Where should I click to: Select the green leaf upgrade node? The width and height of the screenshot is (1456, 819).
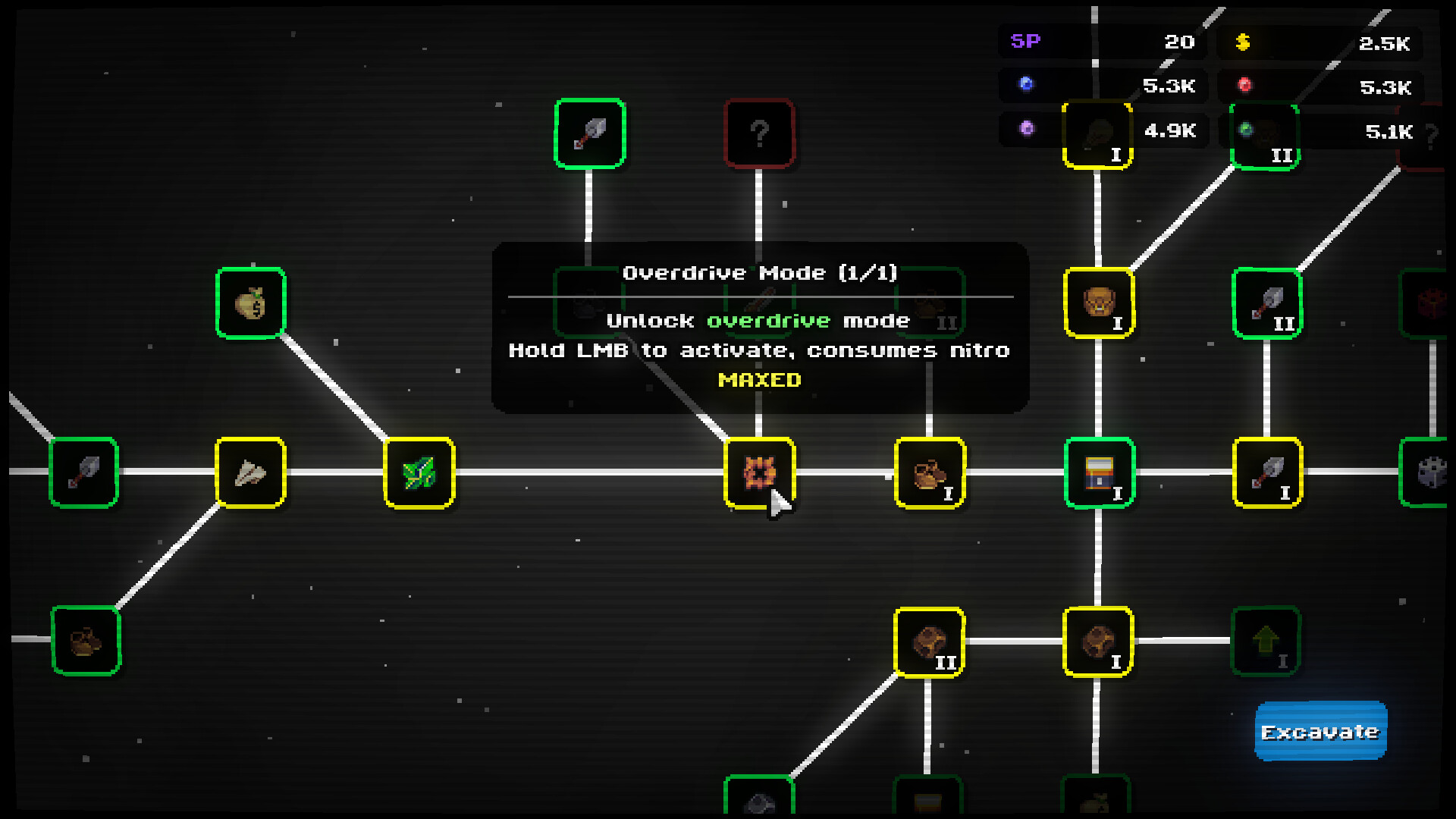point(419,473)
